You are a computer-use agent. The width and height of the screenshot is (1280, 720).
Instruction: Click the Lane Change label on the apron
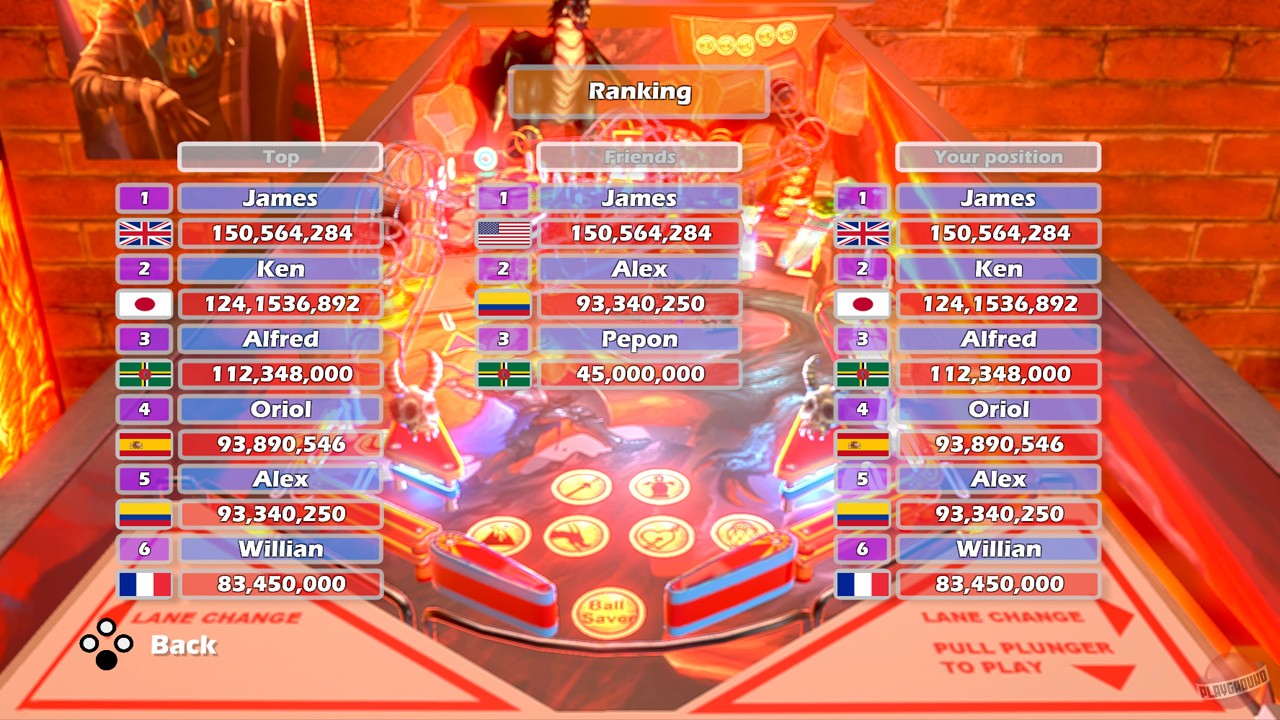click(217, 618)
